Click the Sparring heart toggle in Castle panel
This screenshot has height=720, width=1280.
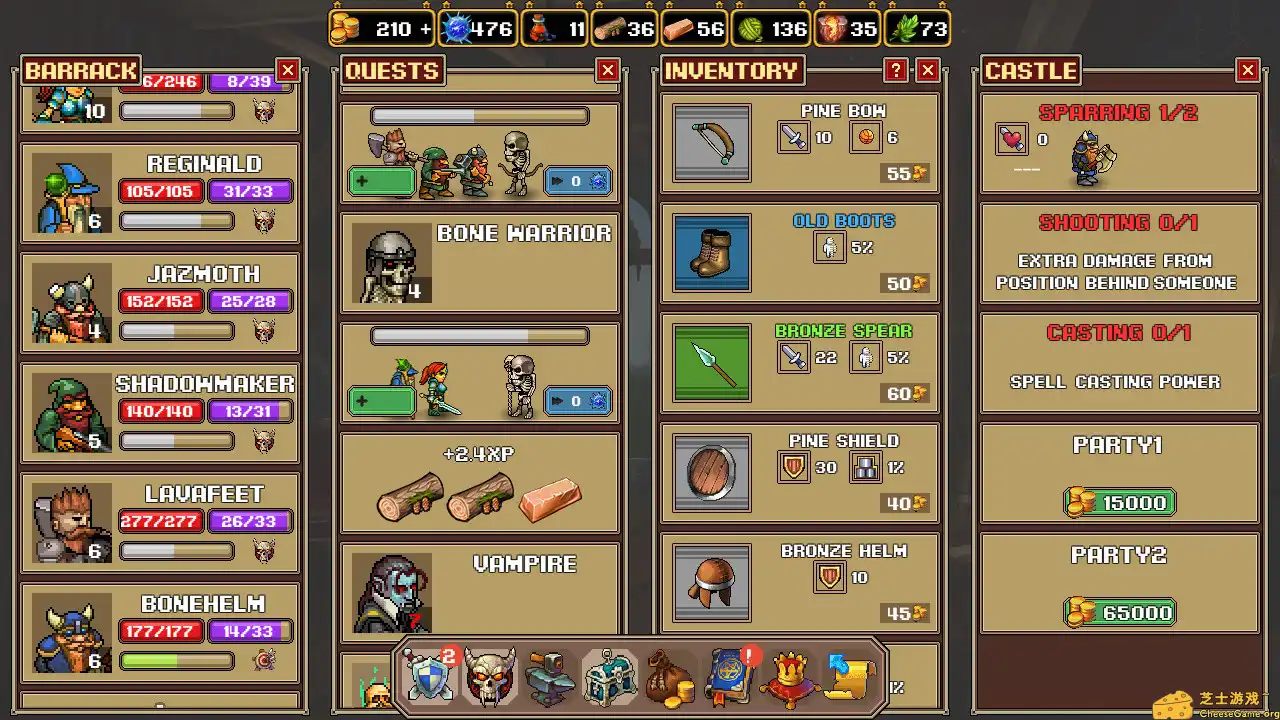pyautogui.click(x=1011, y=139)
